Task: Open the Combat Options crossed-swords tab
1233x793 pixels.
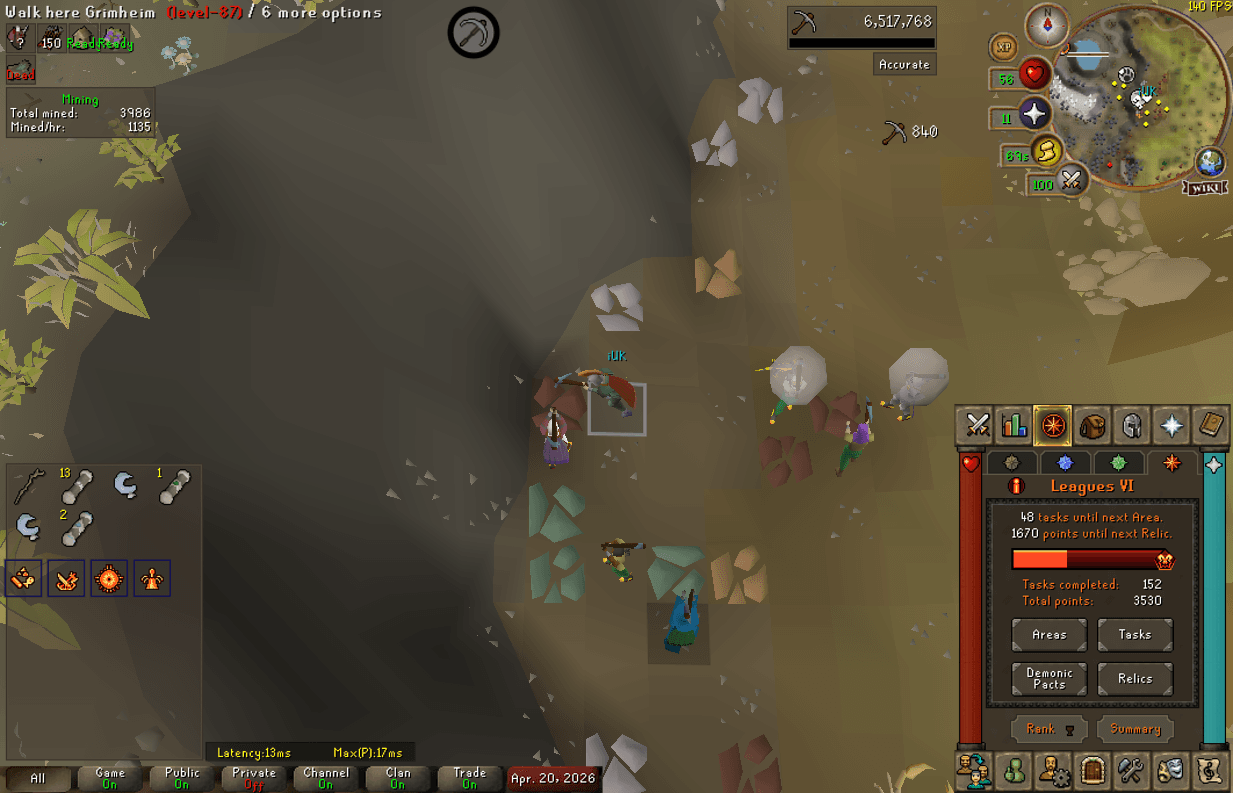Action: 976,426
